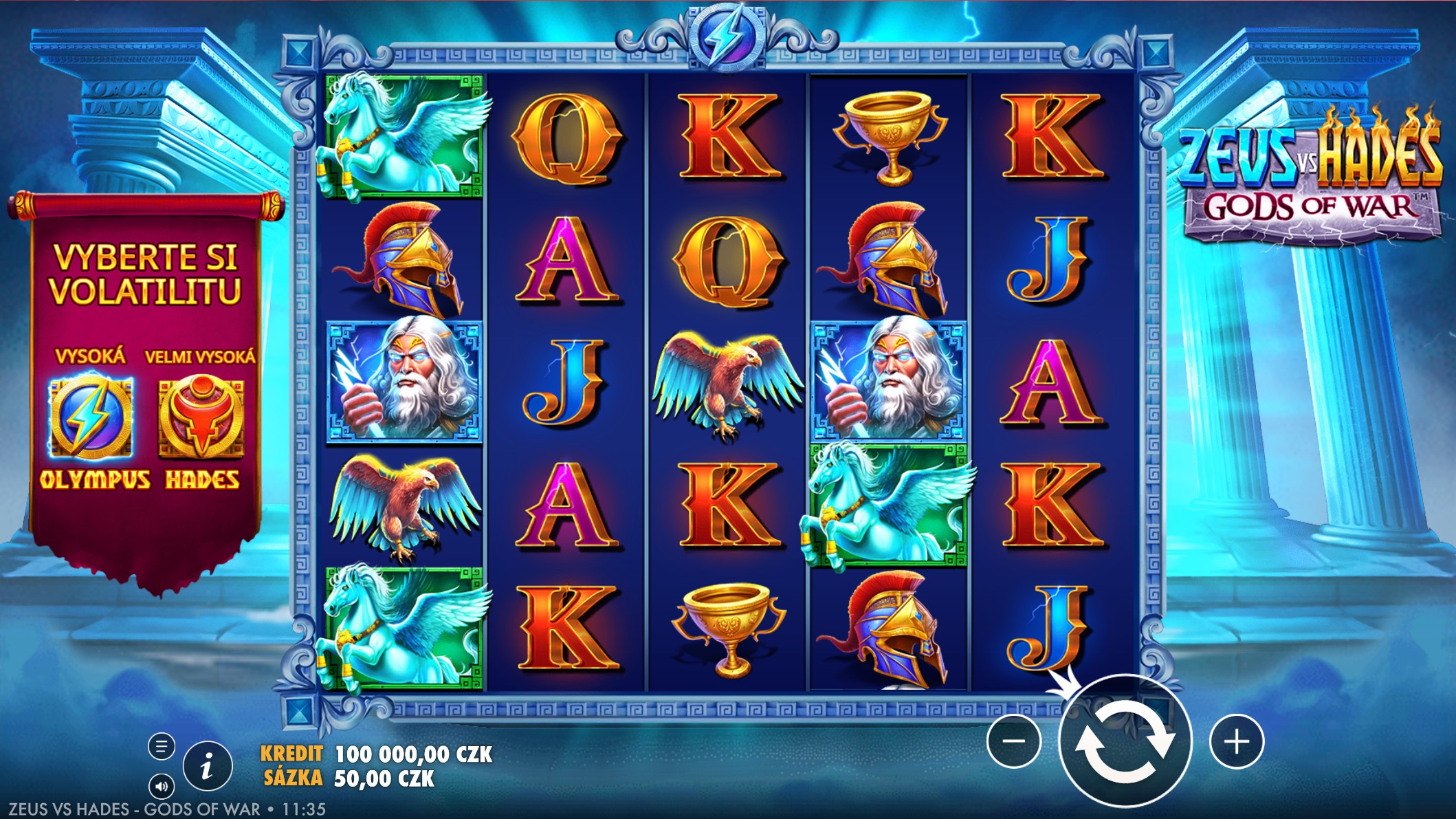Viewport: 1456px width, 819px height.
Task: Choose Olympus high volatility mode
Action: coord(91,417)
